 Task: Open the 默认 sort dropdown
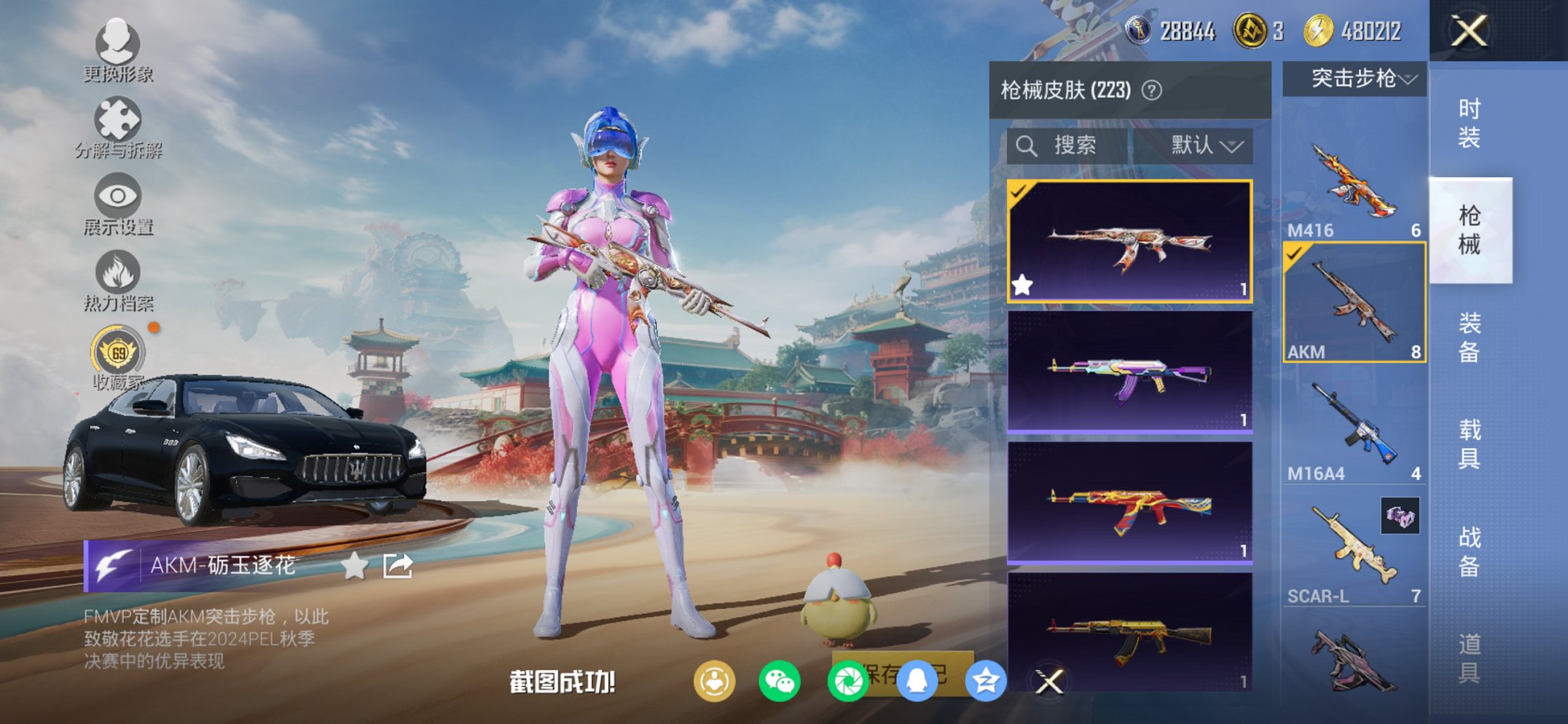[x=1202, y=145]
